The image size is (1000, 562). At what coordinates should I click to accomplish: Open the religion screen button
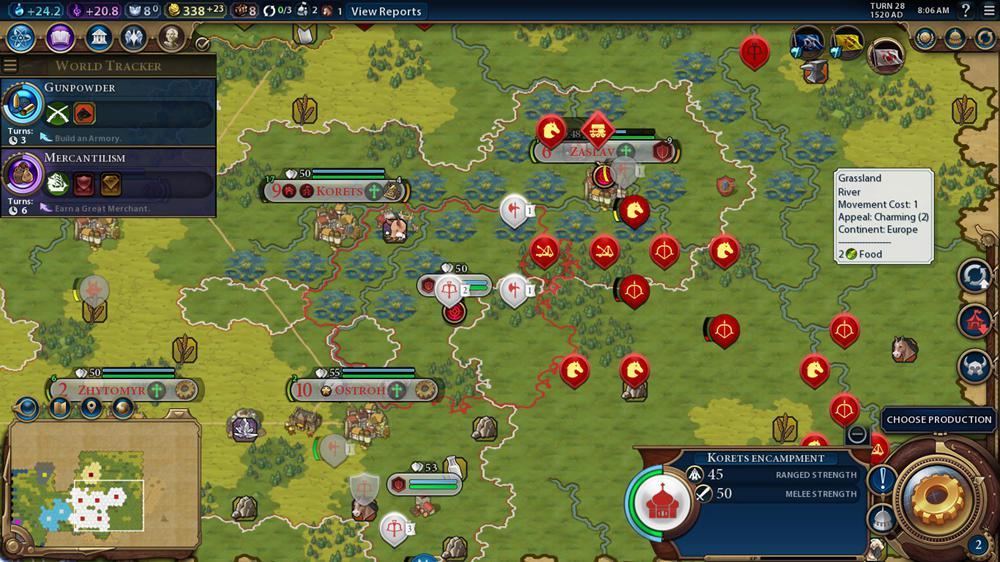134,38
